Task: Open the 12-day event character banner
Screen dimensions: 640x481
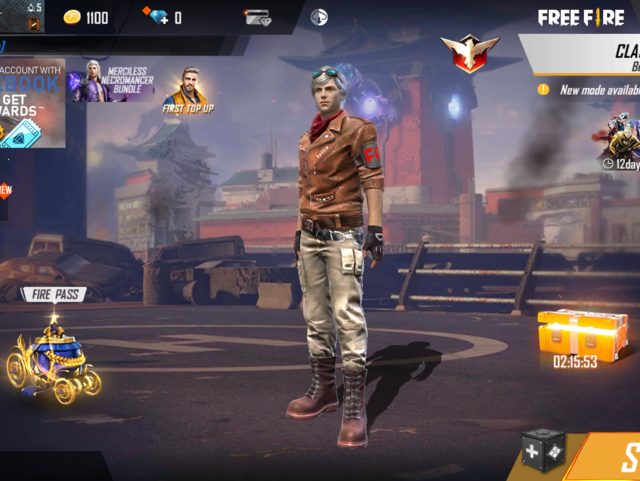Action: (621, 142)
